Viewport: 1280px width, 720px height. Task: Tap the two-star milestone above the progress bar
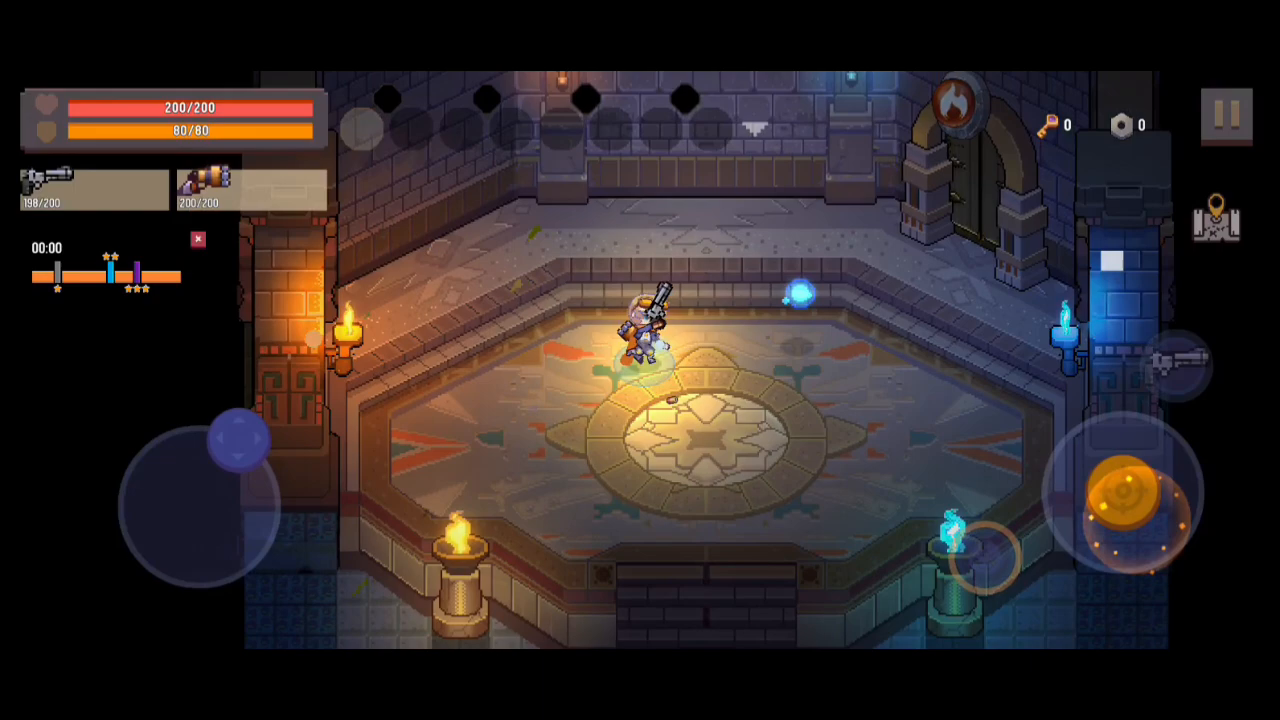pyautogui.click(x=110, y=256)
